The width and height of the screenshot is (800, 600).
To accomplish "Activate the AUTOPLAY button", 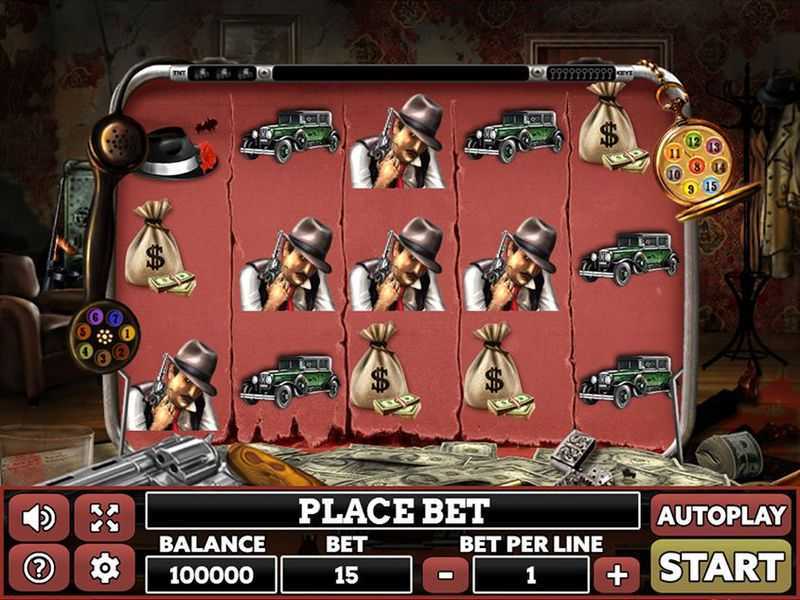I will coord(721,515).
